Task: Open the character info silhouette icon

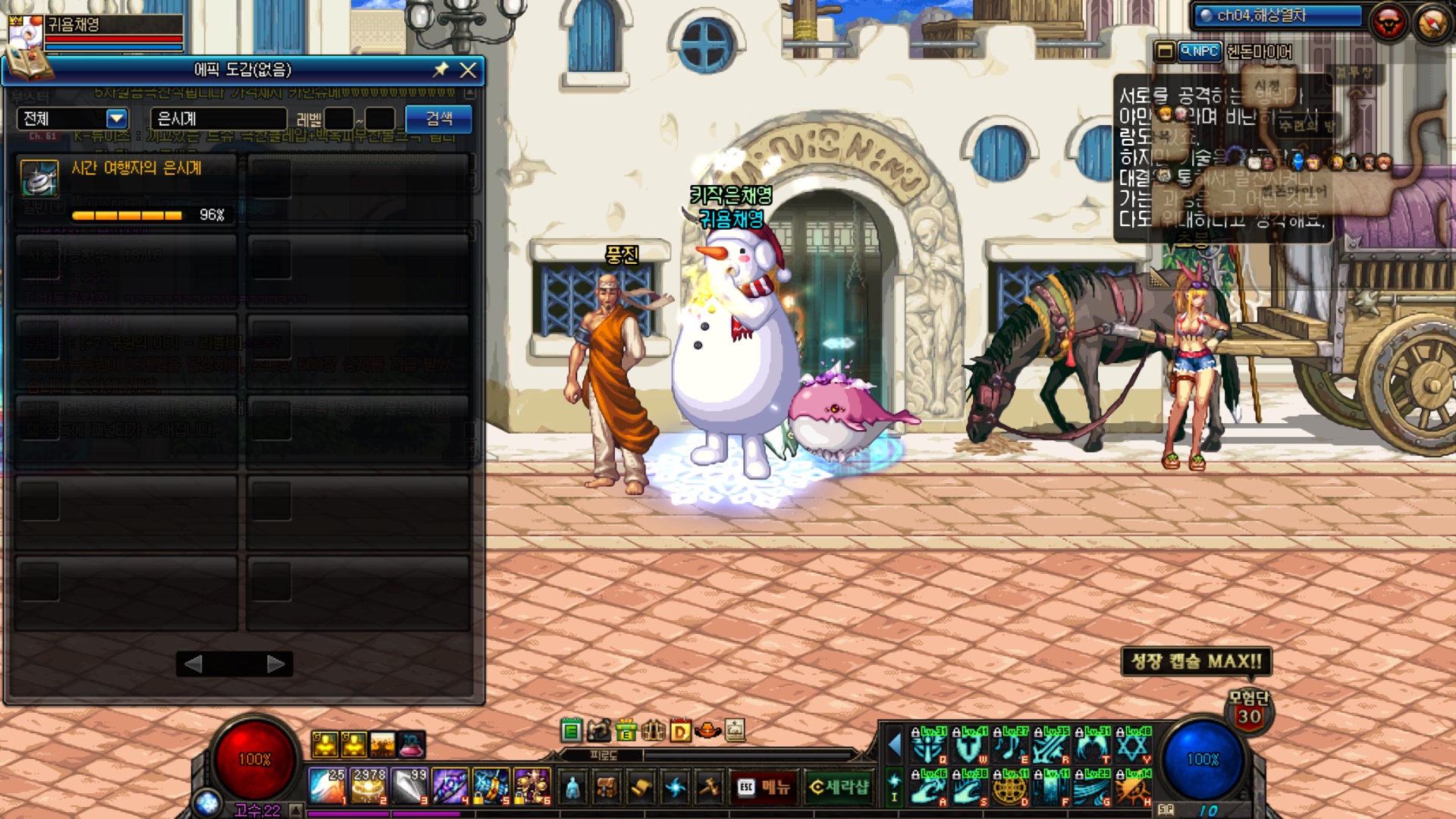Action: coord(573,787)
